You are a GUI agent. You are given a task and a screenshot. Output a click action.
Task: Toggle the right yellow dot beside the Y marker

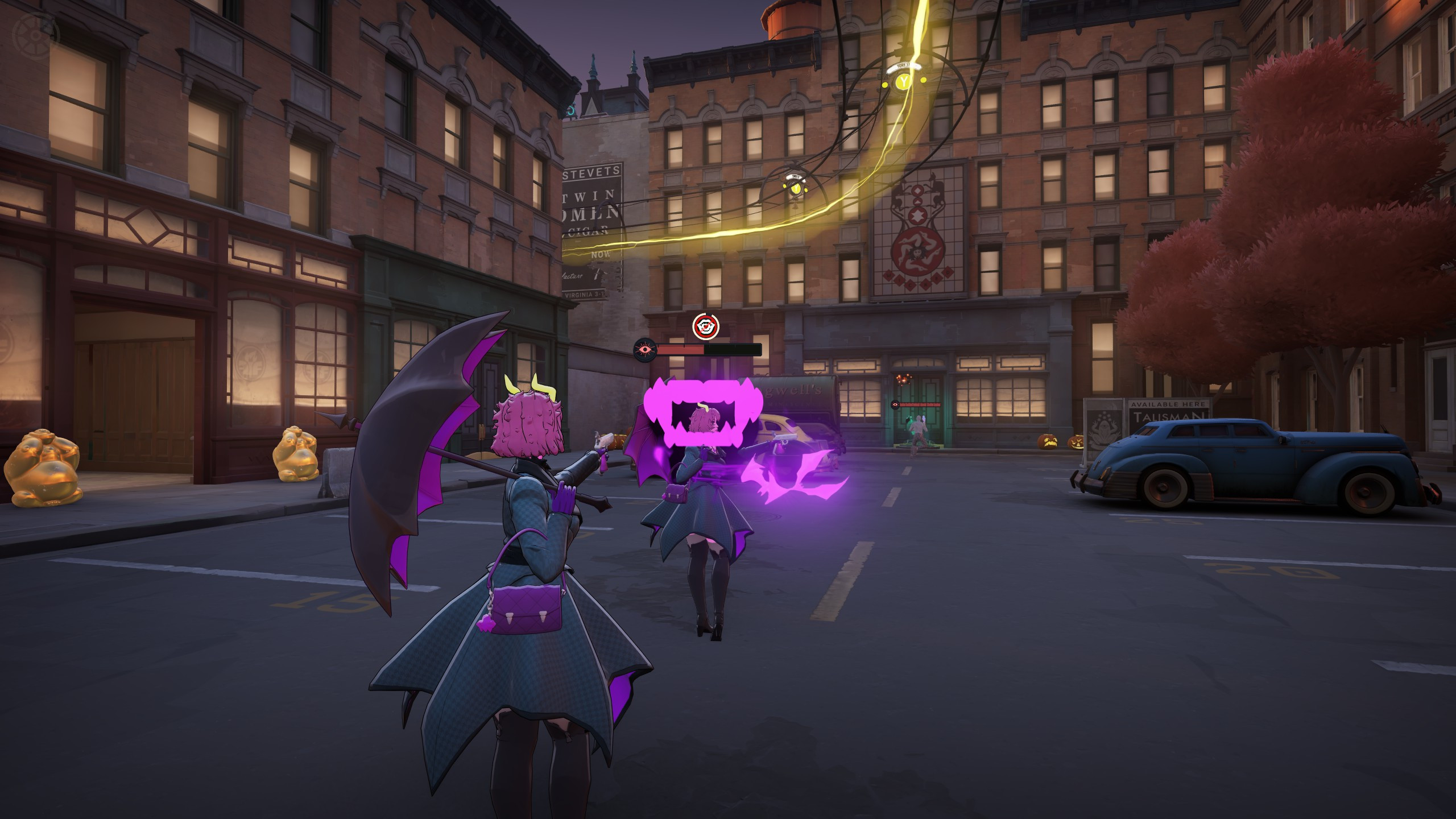pyautogui.click(x=923, y=80)
